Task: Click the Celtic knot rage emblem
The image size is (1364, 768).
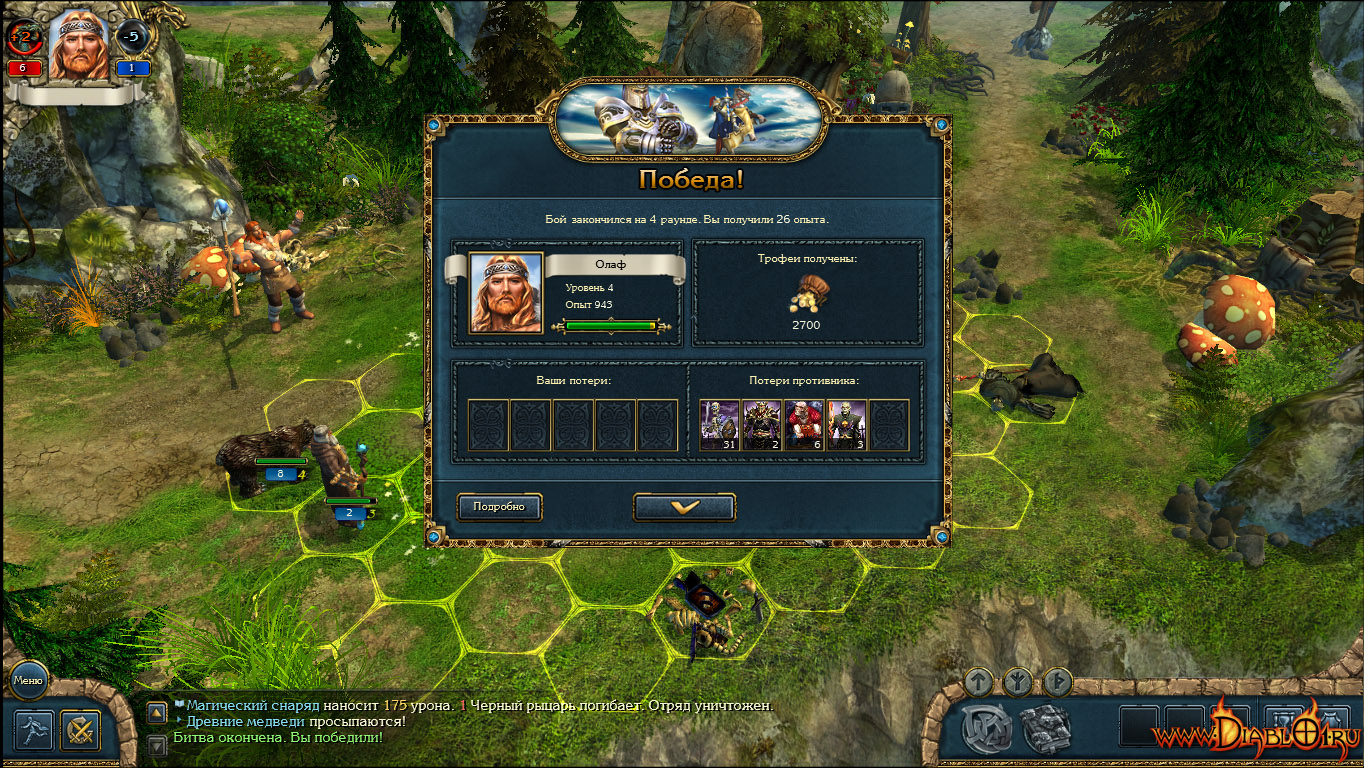Action: pyautogui.click(x=986, y=728)
